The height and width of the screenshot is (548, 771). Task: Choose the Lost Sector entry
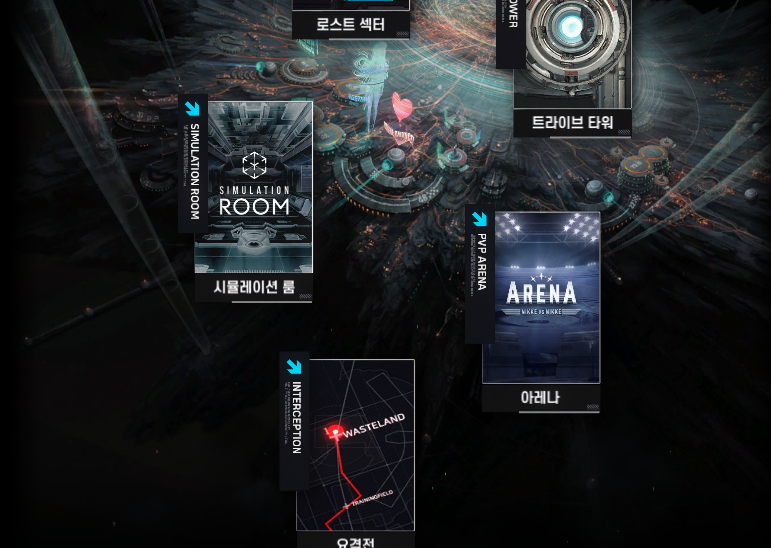click(x=351, y=18)
